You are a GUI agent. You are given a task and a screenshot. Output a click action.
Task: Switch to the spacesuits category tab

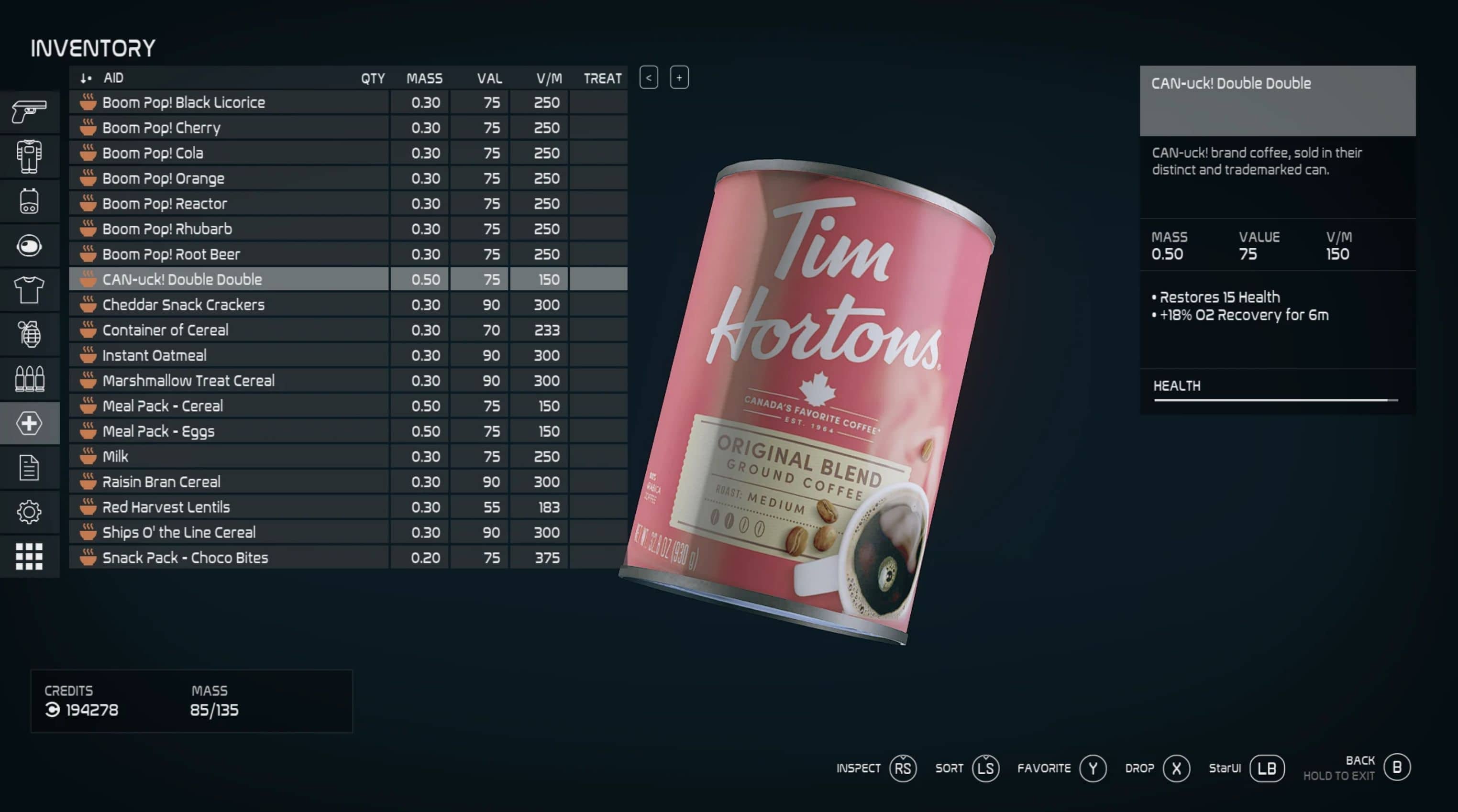click(x=29, y=156)
